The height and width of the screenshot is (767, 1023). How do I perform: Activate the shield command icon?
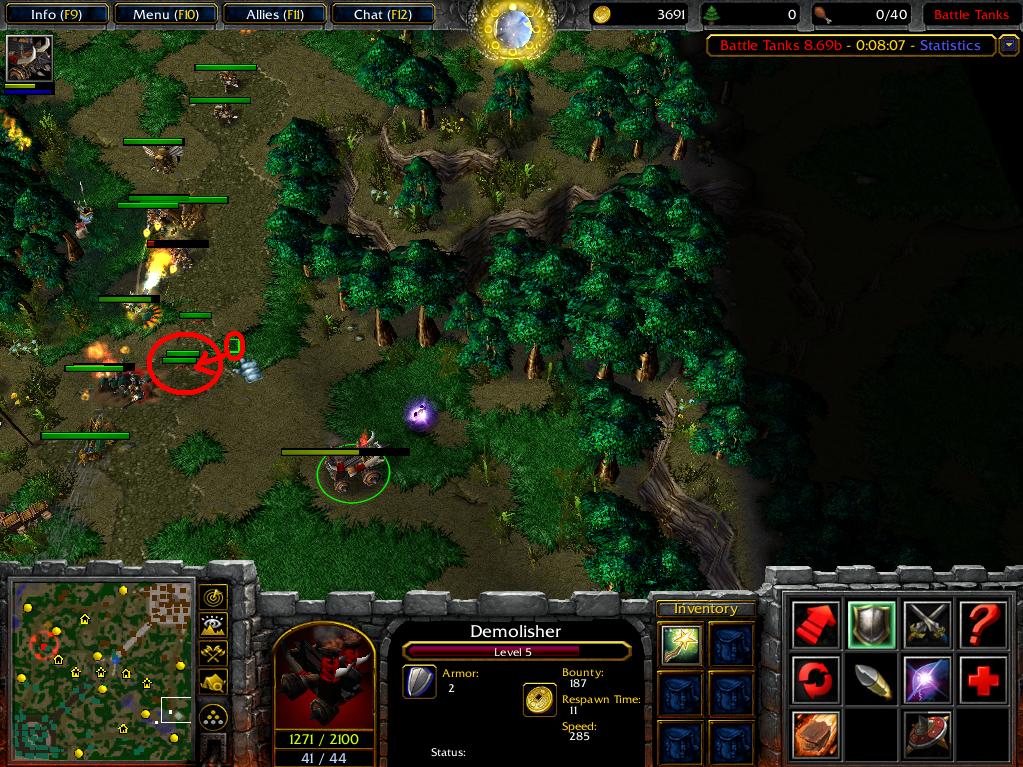coord(871,625)
